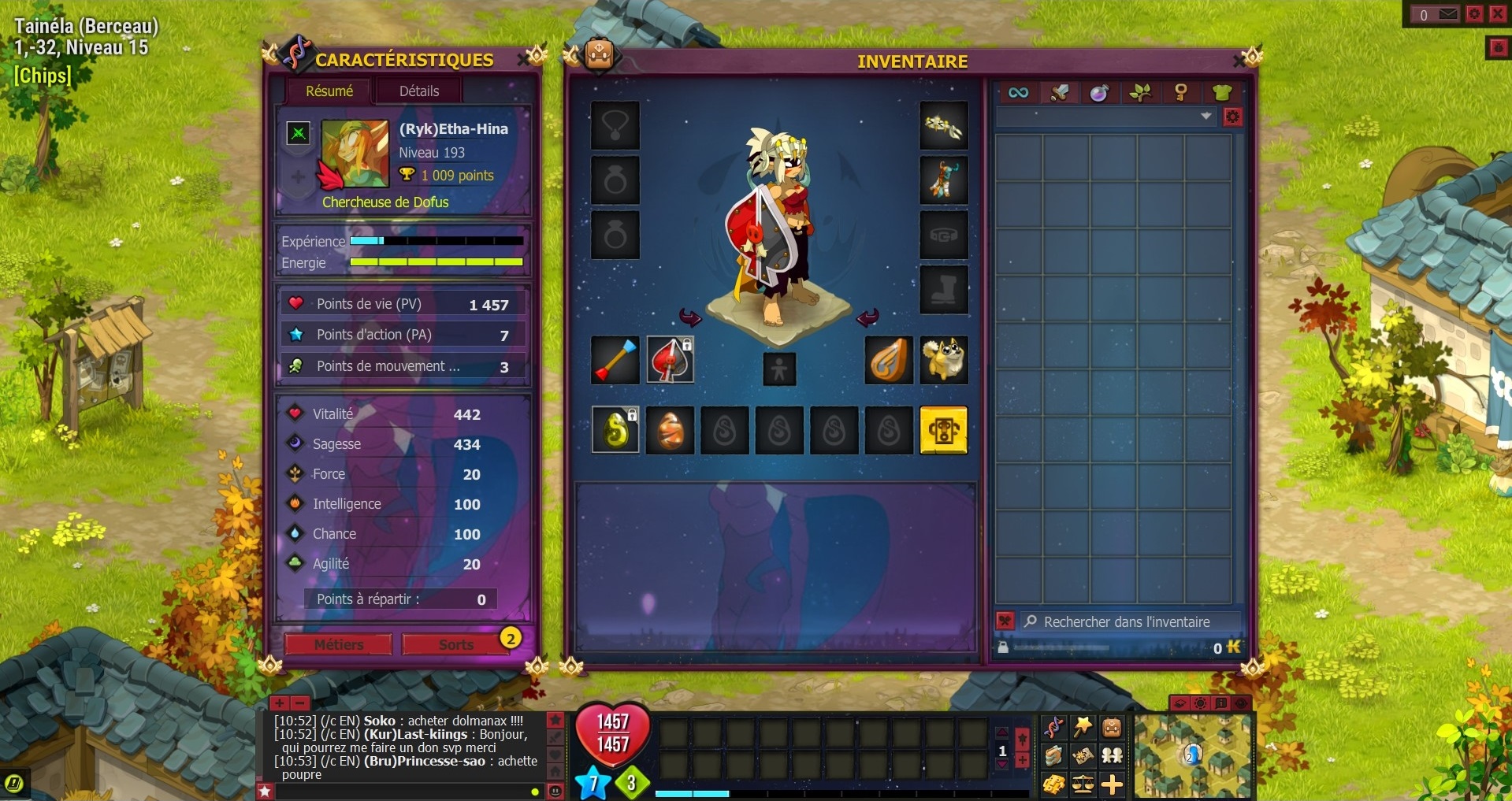Open the friends list icon

pyautogui.click(x=1112, y=755)
